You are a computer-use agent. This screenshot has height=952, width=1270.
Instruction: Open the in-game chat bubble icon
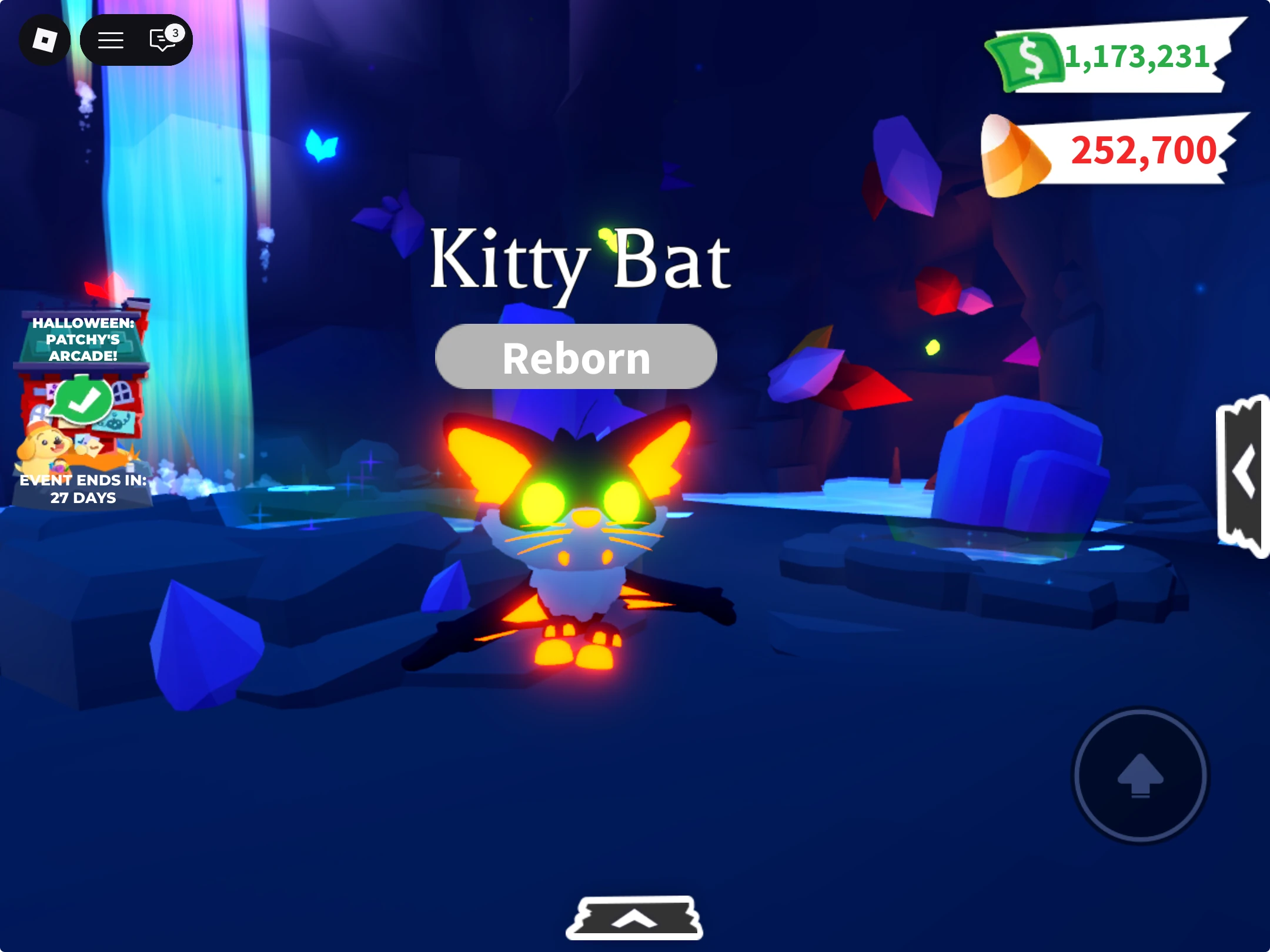(160, 39)
